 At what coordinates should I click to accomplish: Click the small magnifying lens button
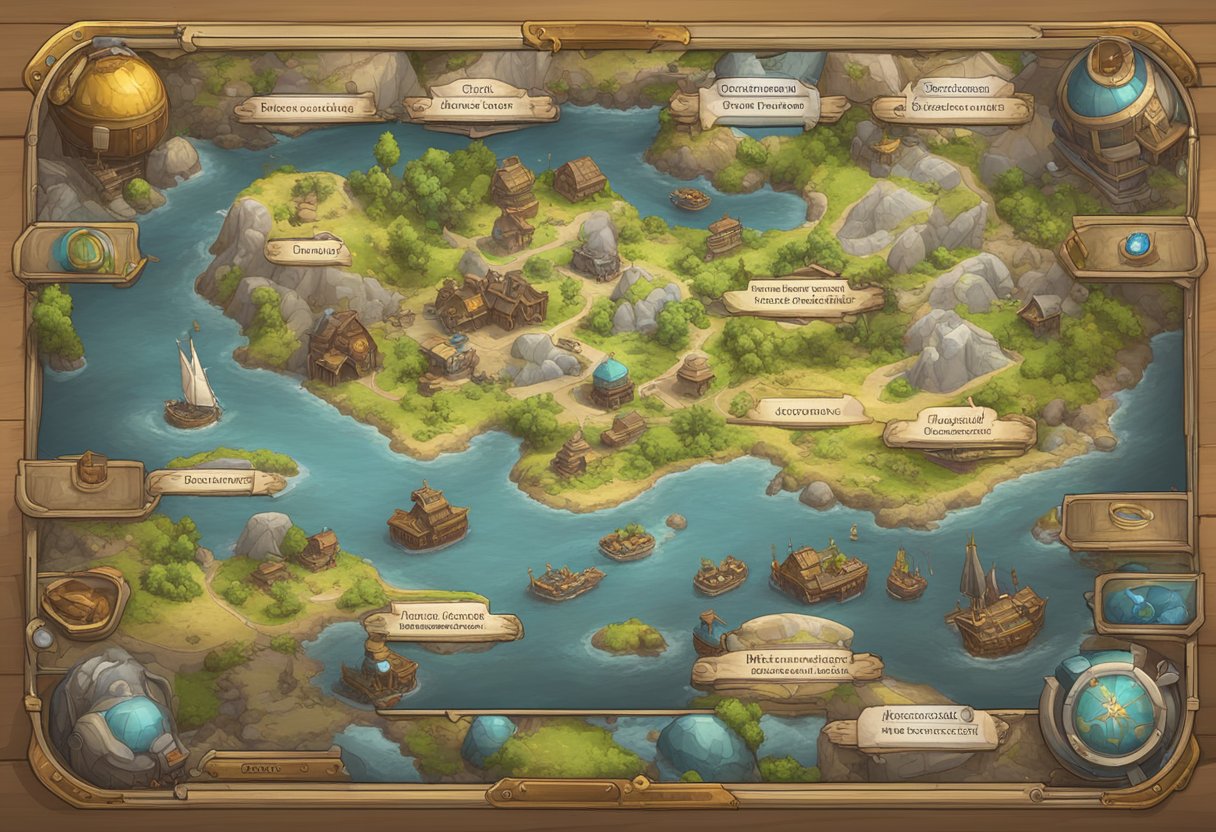click(40, 637)
